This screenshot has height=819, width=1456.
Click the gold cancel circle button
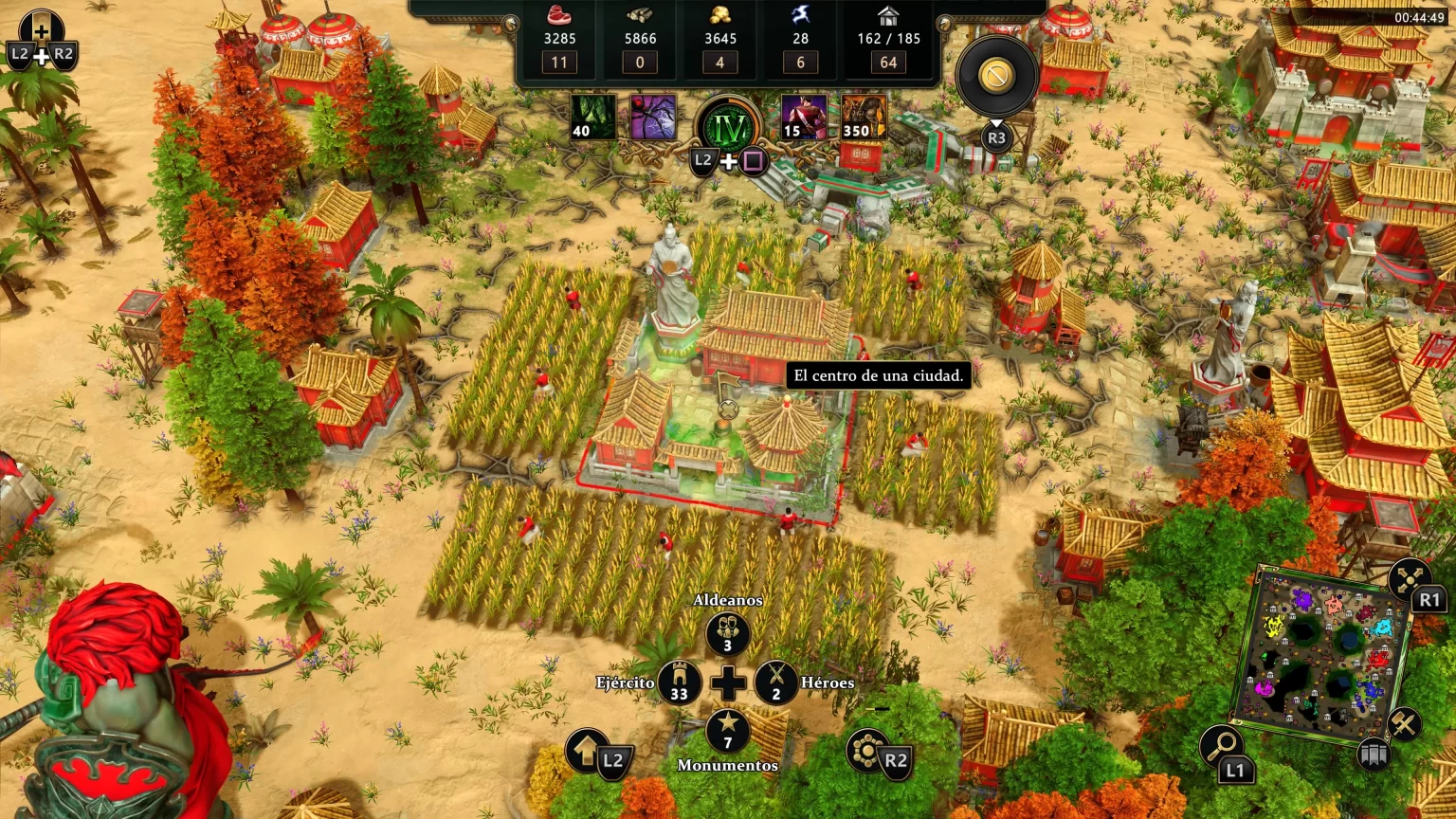[996, 77]
